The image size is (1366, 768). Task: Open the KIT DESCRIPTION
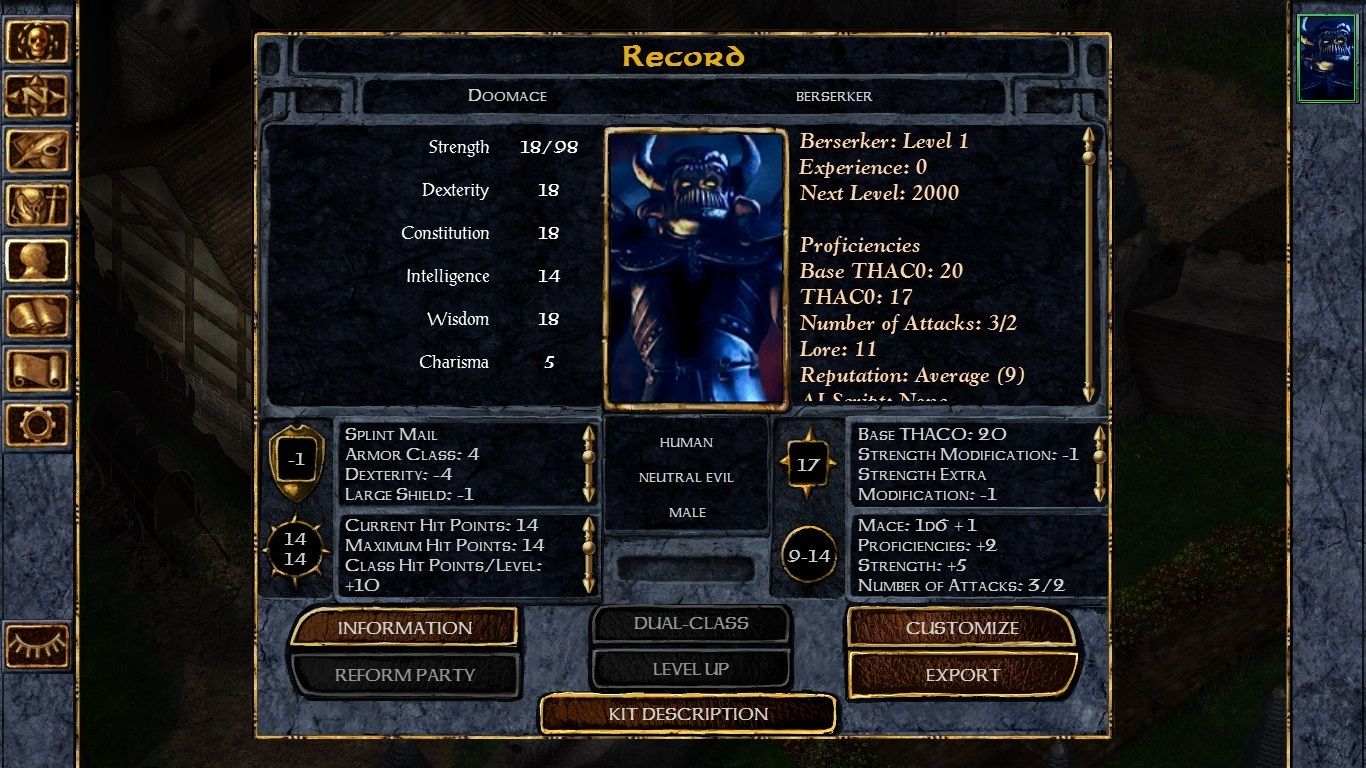(687, 714)
